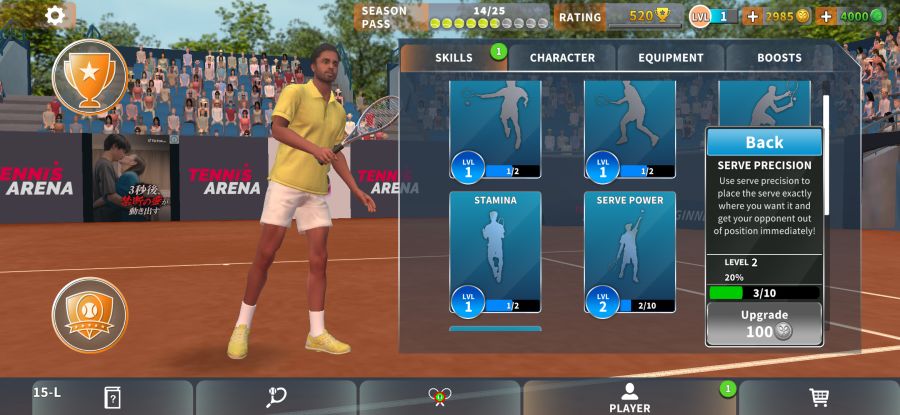Open the orange tennis ball shield badge
The width and height of the screenshot is (900, 415).
pyautogui.click(x=89, y=315)
